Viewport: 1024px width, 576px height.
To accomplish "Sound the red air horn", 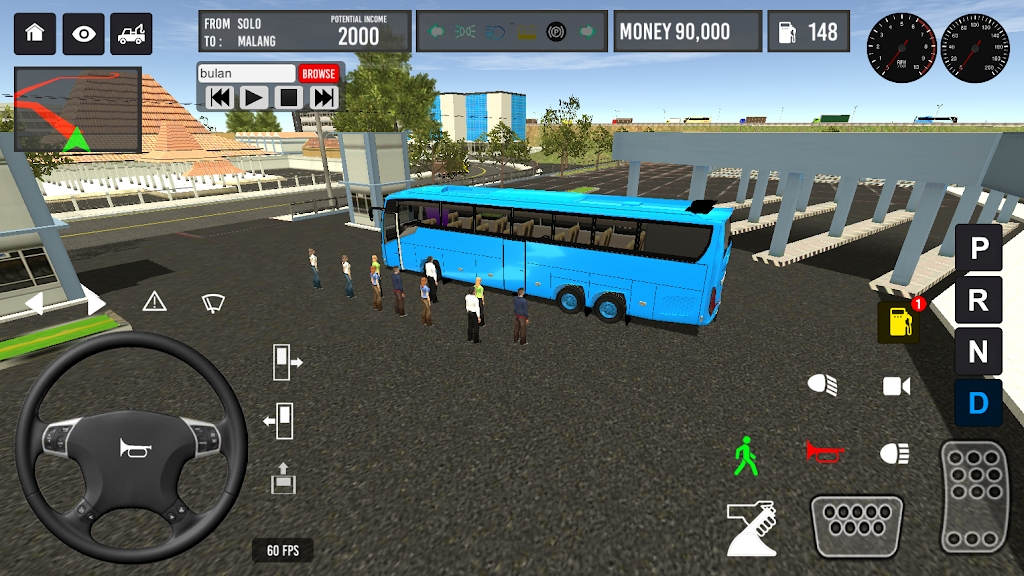I will pos(824,453).
